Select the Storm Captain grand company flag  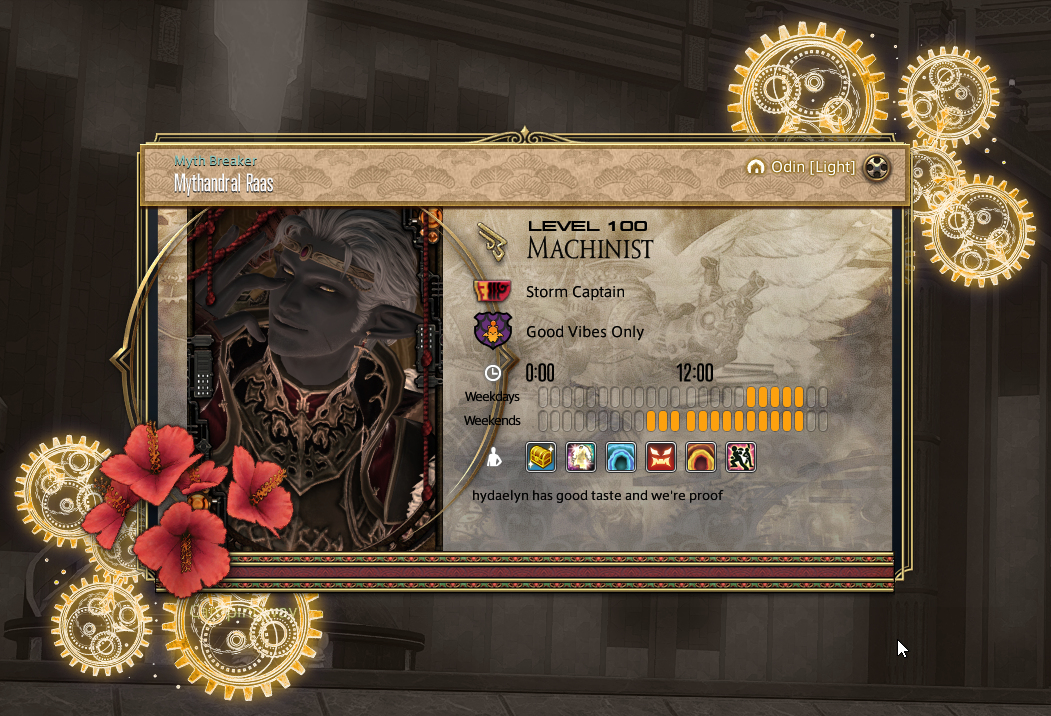click(492, 292)
